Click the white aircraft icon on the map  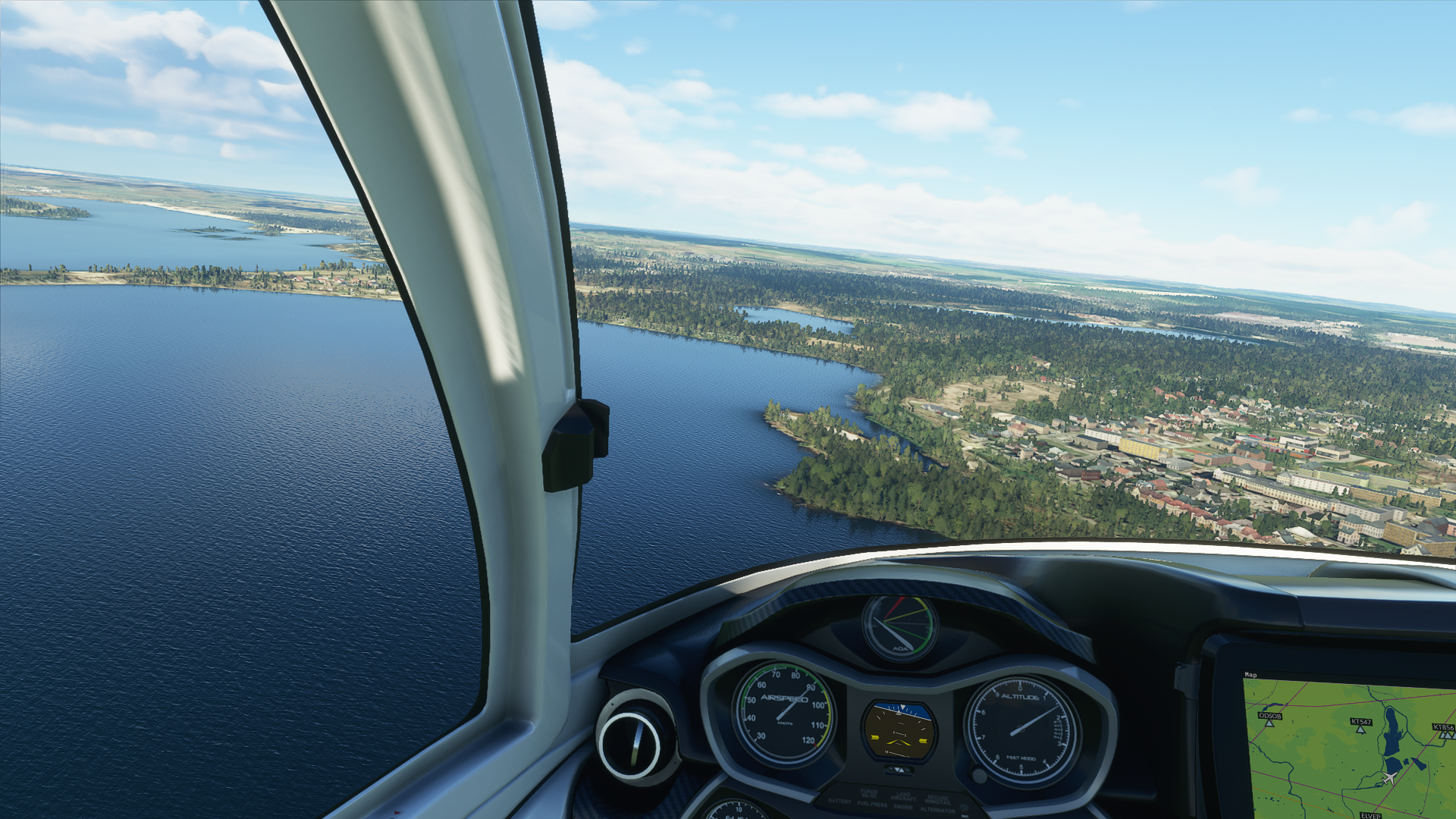click(1389, 779)
